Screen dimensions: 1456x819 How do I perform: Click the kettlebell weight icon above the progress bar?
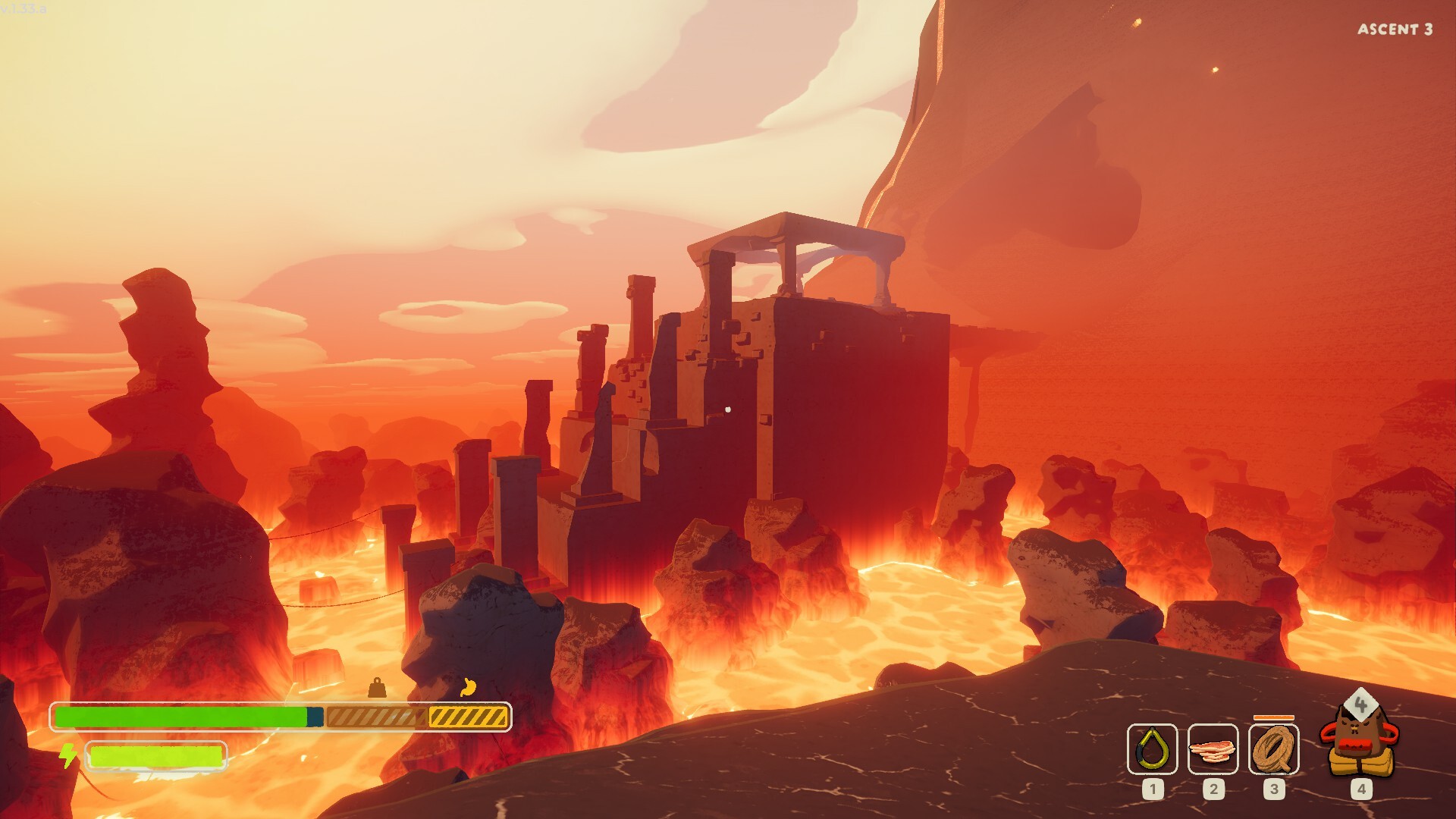(375, 689)
